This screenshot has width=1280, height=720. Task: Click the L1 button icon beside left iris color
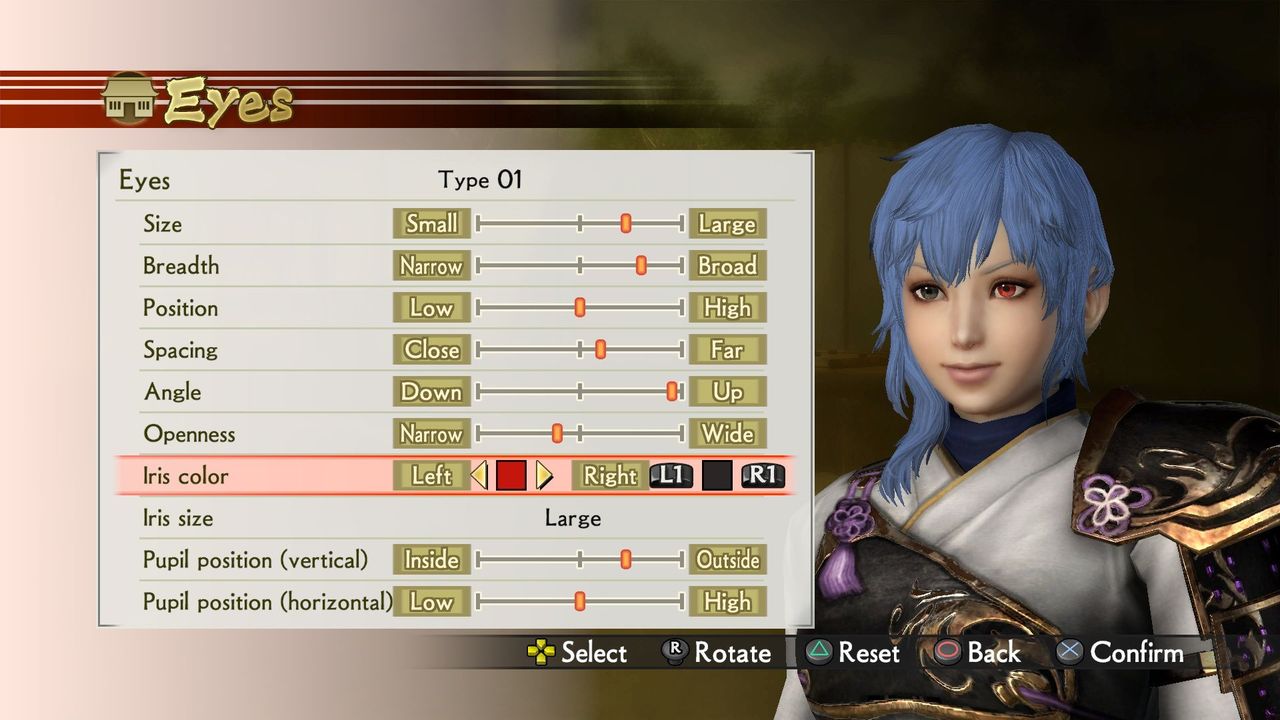point(671,476)
